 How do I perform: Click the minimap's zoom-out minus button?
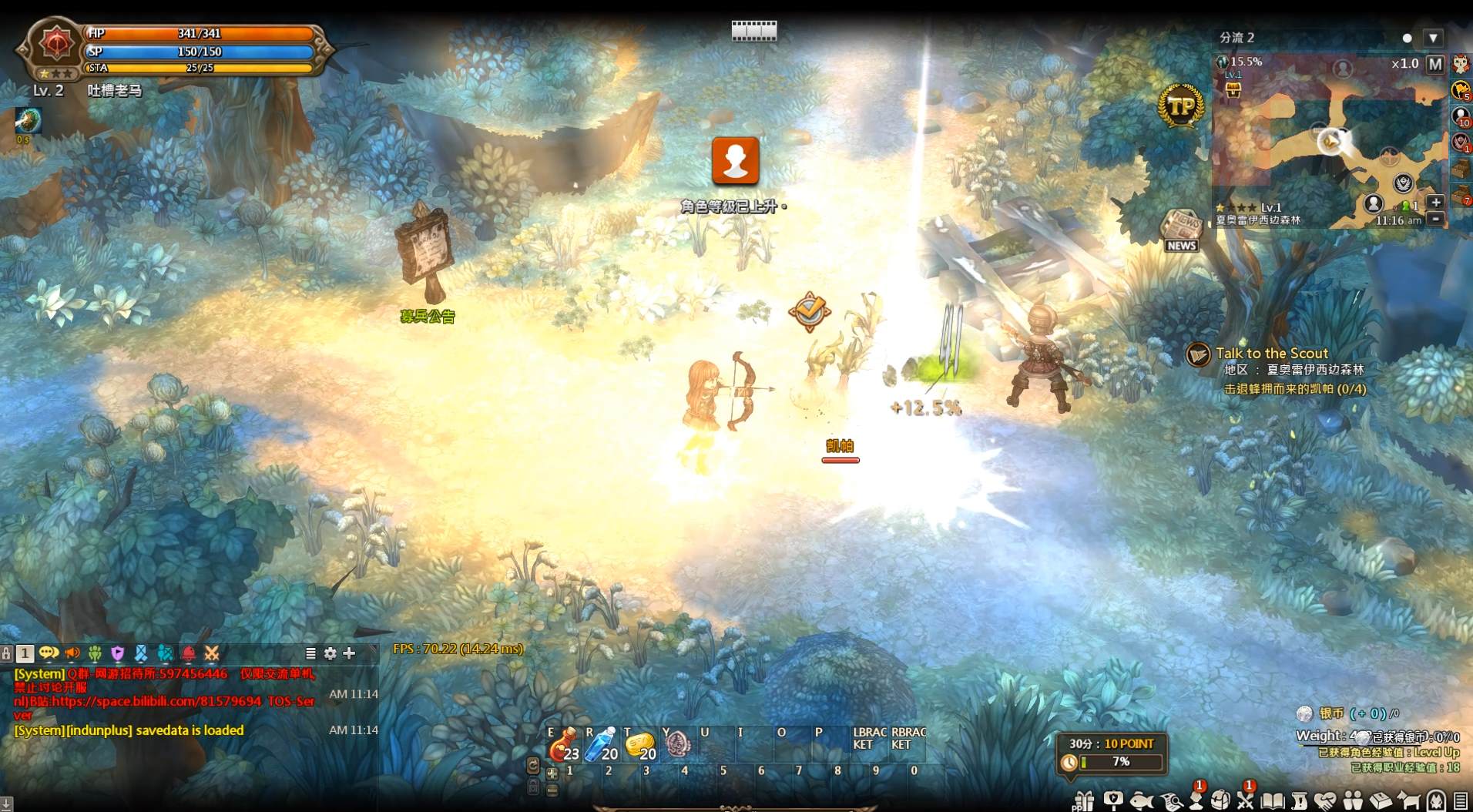click(1435, 219)
